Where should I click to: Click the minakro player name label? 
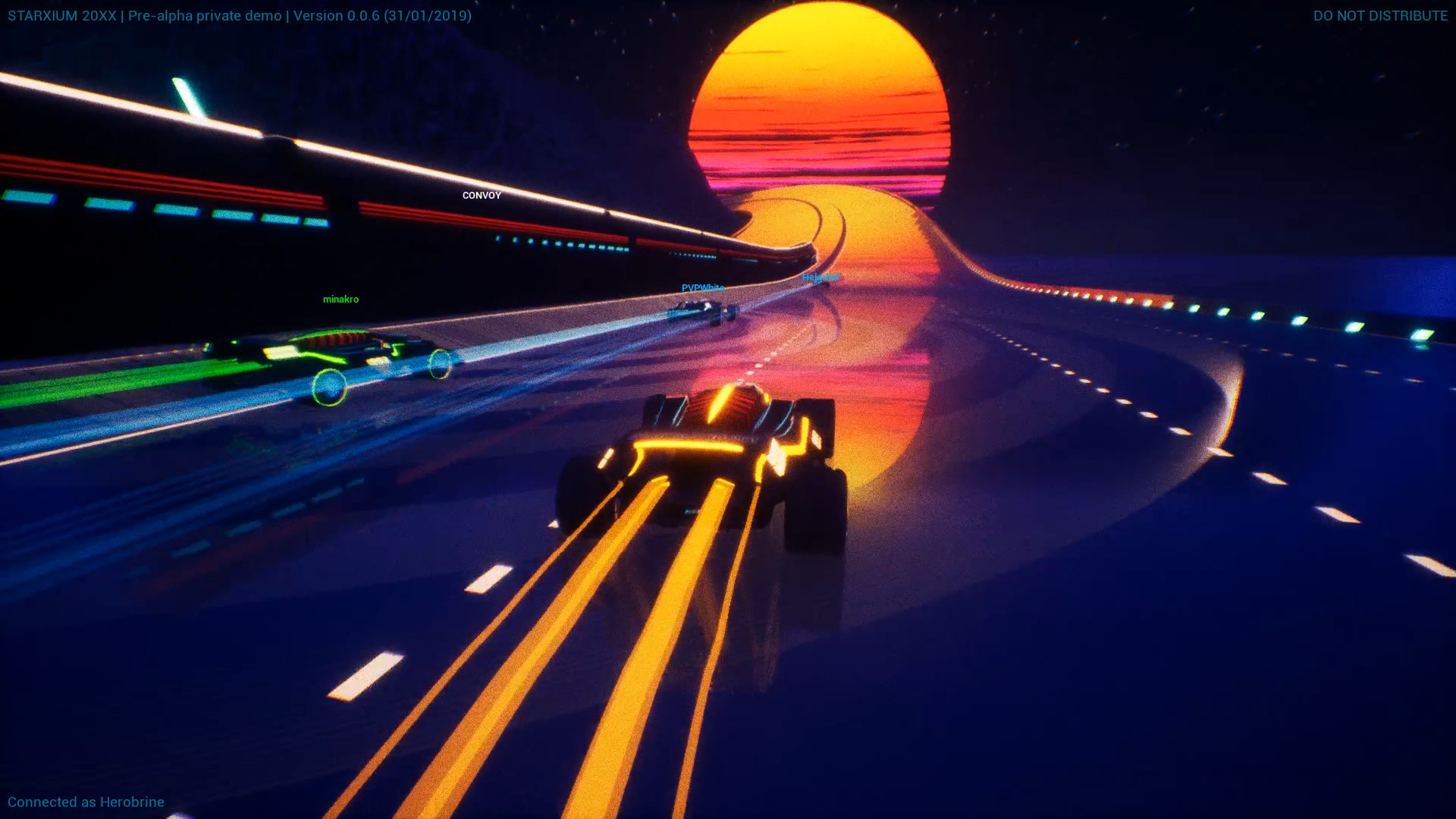point(341,299)
